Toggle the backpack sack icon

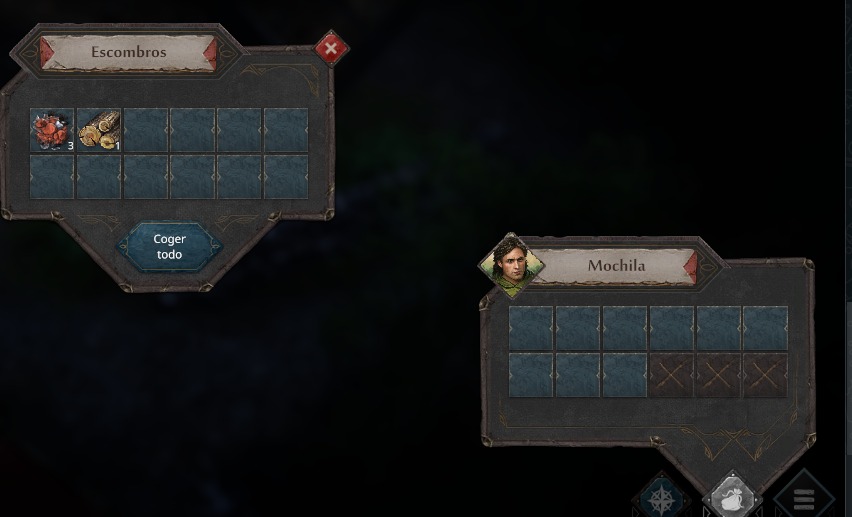click(x=732, y=498)
